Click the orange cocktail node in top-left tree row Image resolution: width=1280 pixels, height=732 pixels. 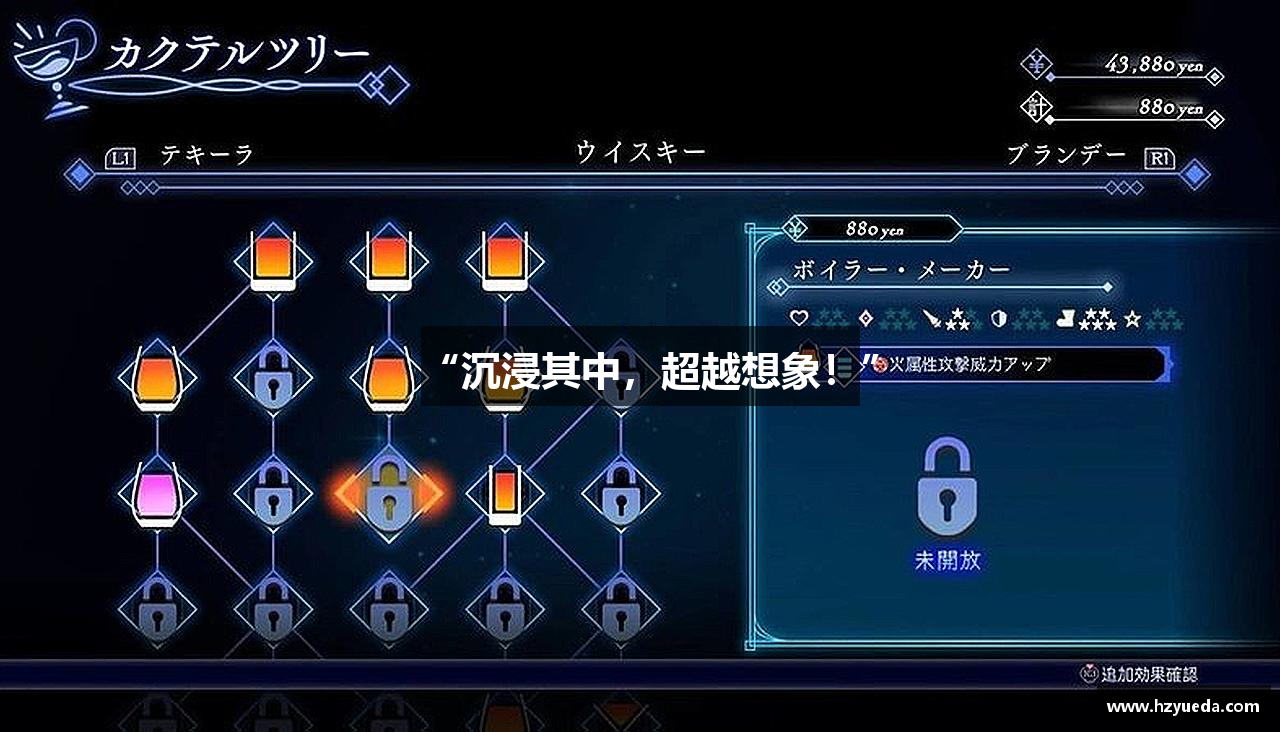click(x=272, y=262)
